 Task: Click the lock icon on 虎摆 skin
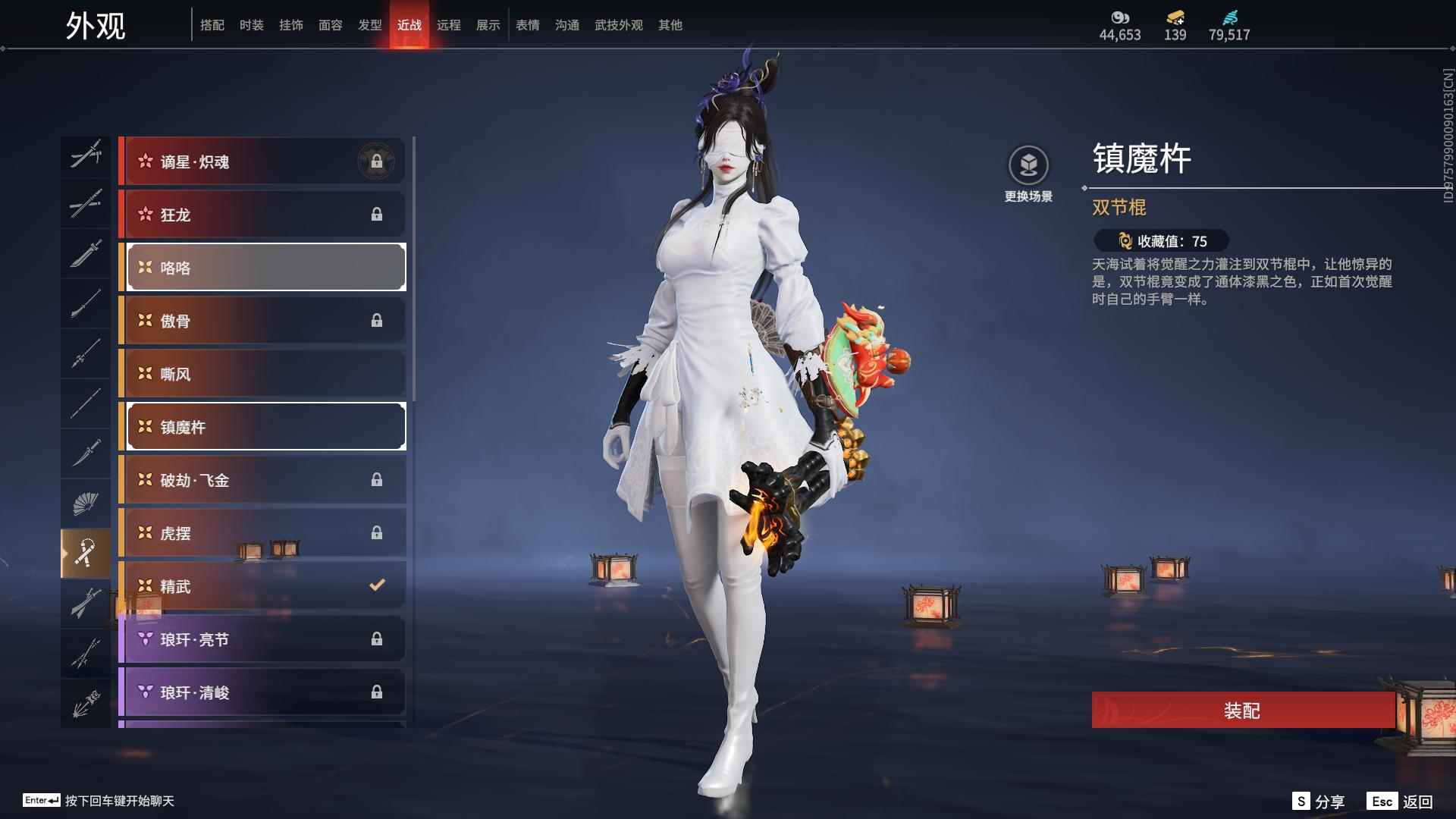point(378,533)
